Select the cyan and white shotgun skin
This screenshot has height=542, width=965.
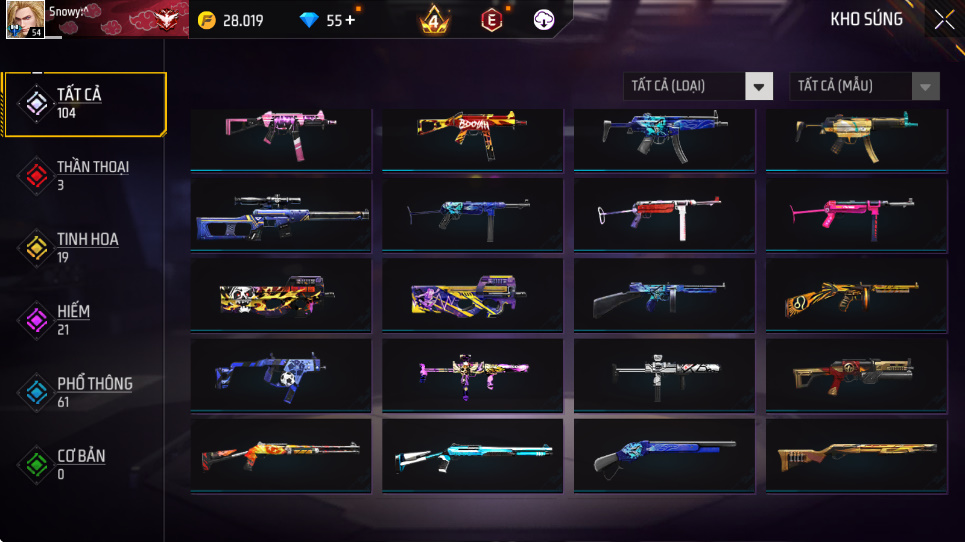pyautogui.click(x=472, y=457)
